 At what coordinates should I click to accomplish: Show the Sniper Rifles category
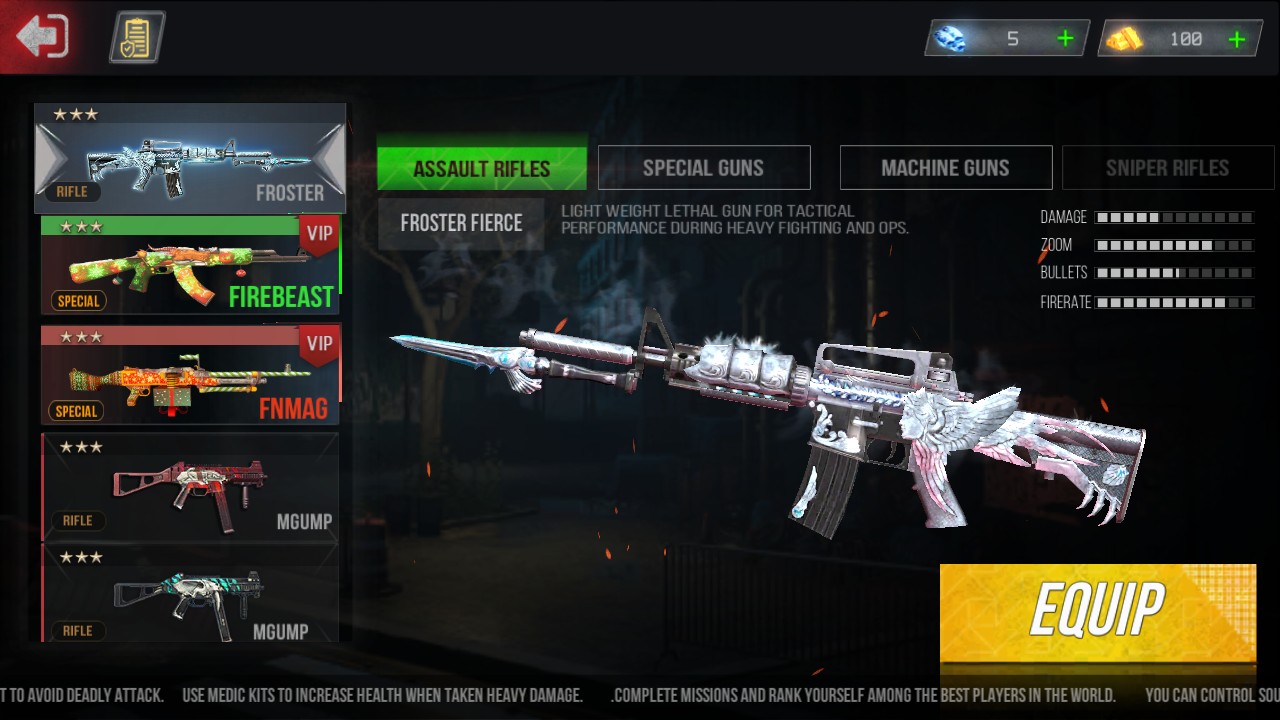pos(1167,168)
